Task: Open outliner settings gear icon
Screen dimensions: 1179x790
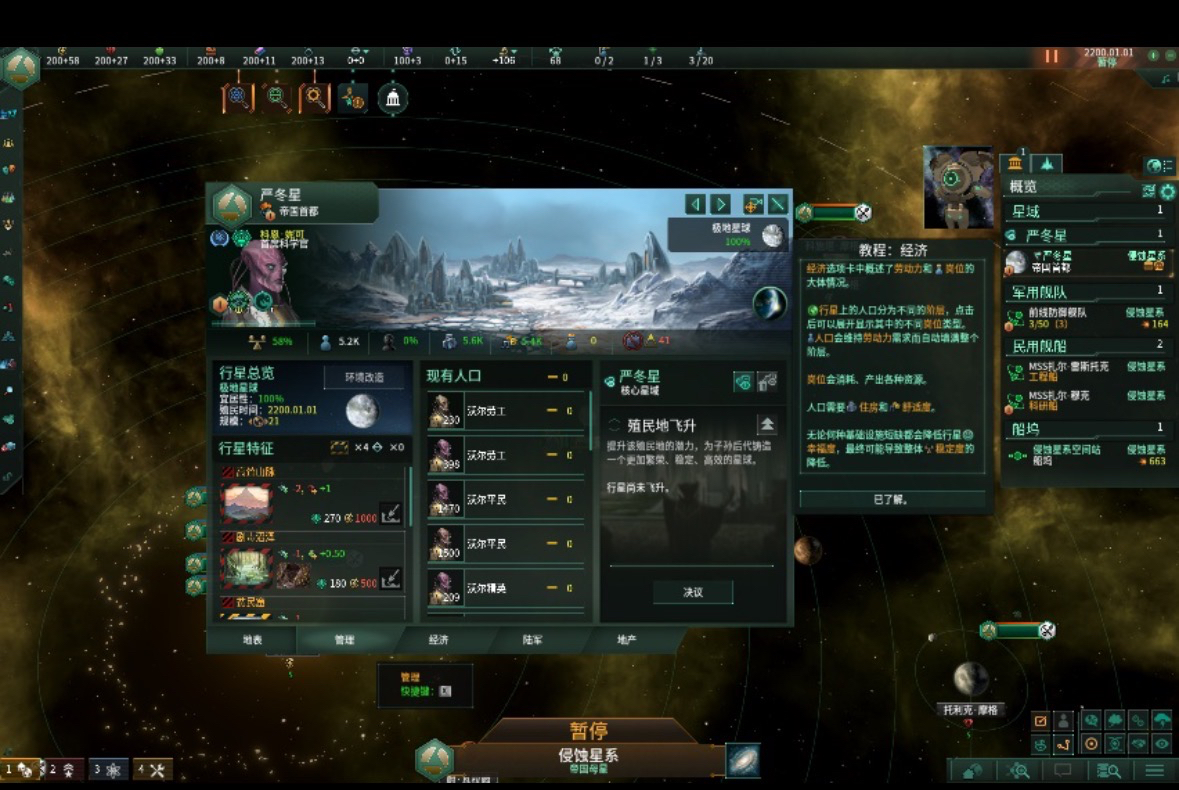Action: [1167, 192]
